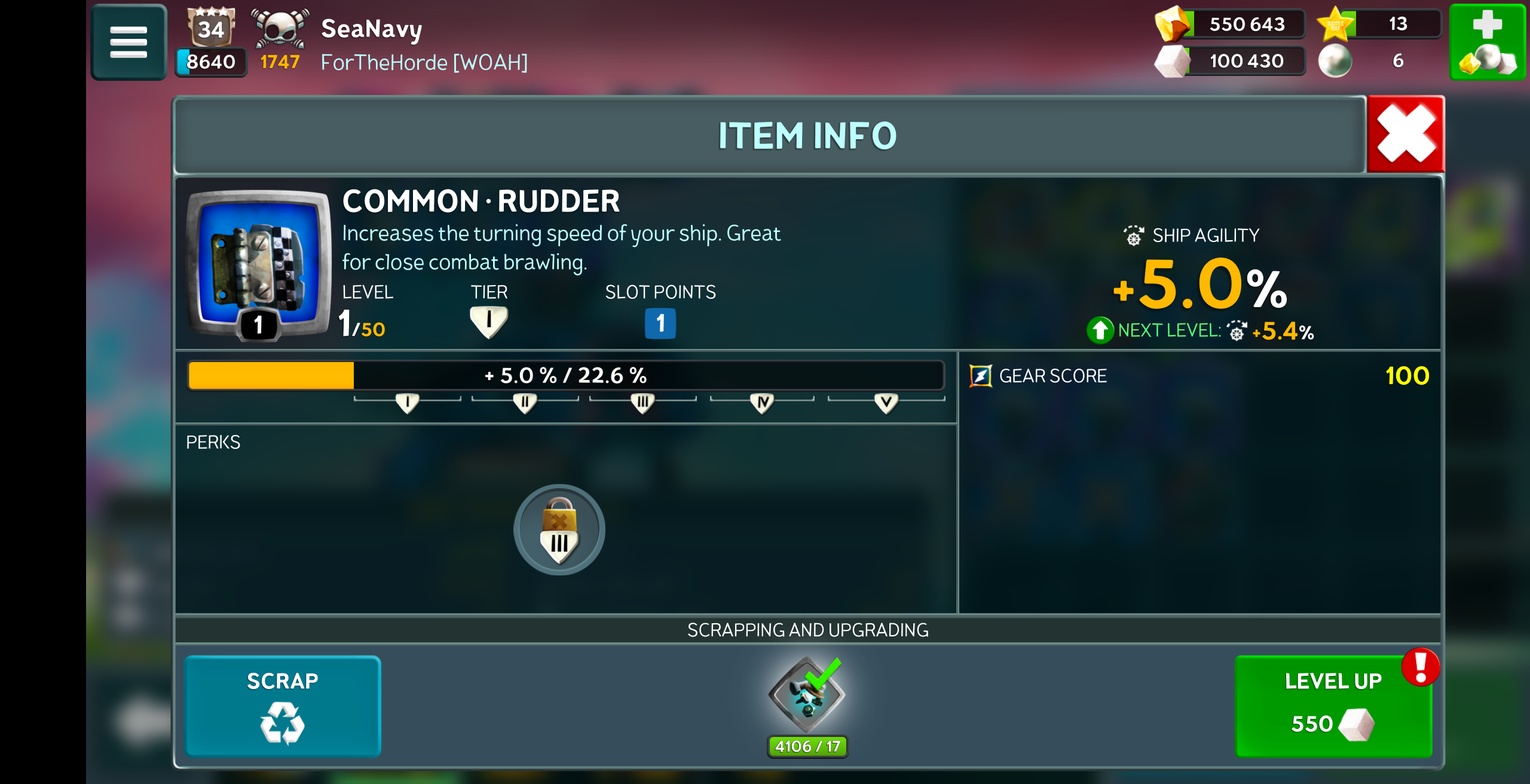
Task: Open the hamburger main menu
Action: pyautogui.click(x=128, y=42)
